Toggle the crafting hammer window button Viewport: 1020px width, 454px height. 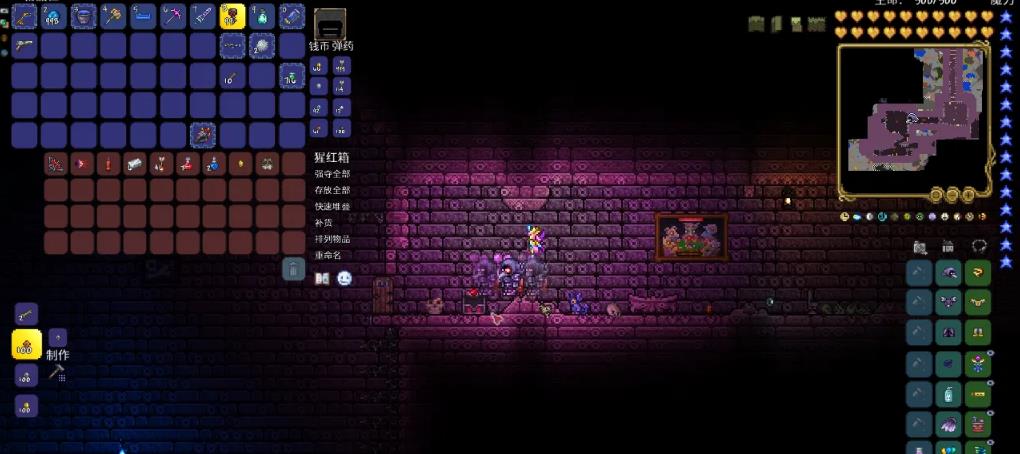tap(56, 373)
